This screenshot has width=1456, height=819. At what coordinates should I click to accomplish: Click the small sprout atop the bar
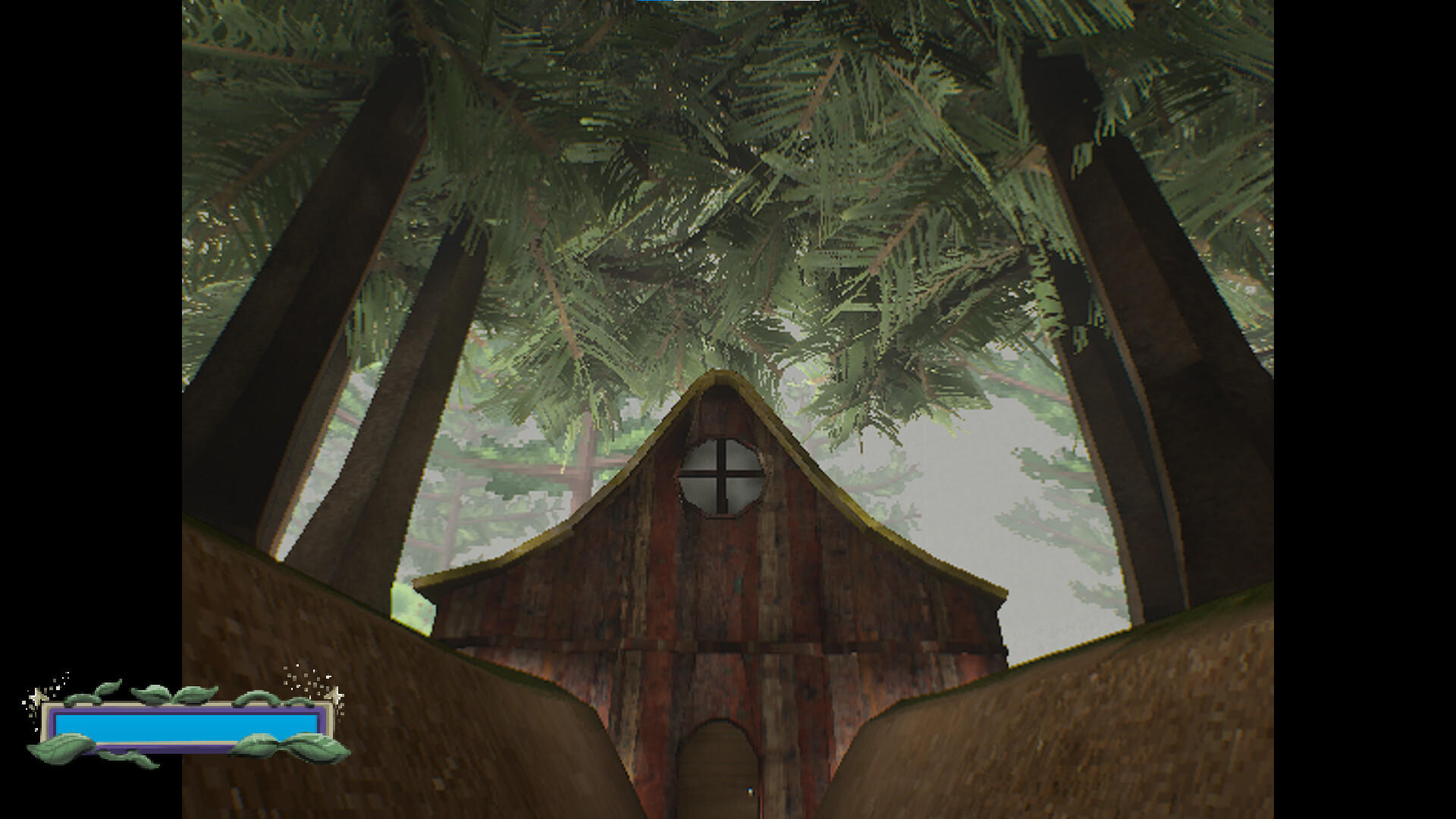pyautogui.click(x=108, y=686)
